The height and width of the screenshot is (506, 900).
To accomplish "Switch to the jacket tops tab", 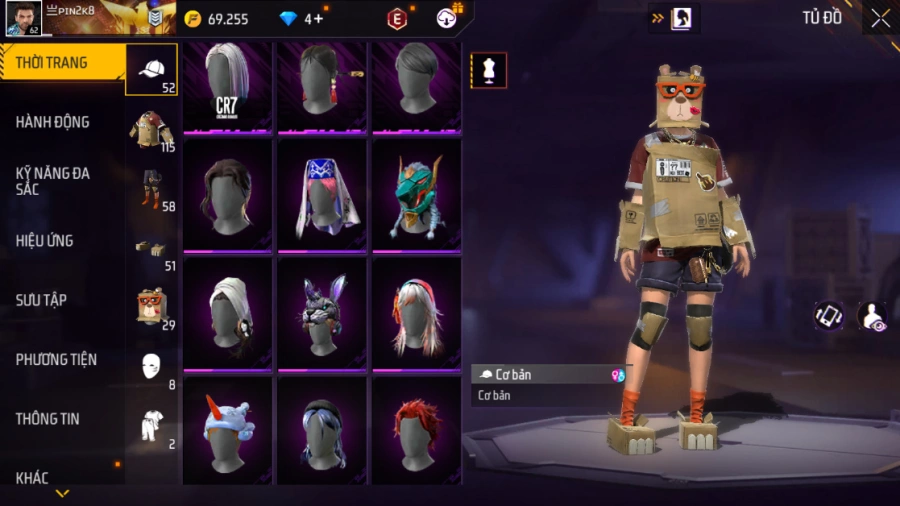I will coord(152,129).
